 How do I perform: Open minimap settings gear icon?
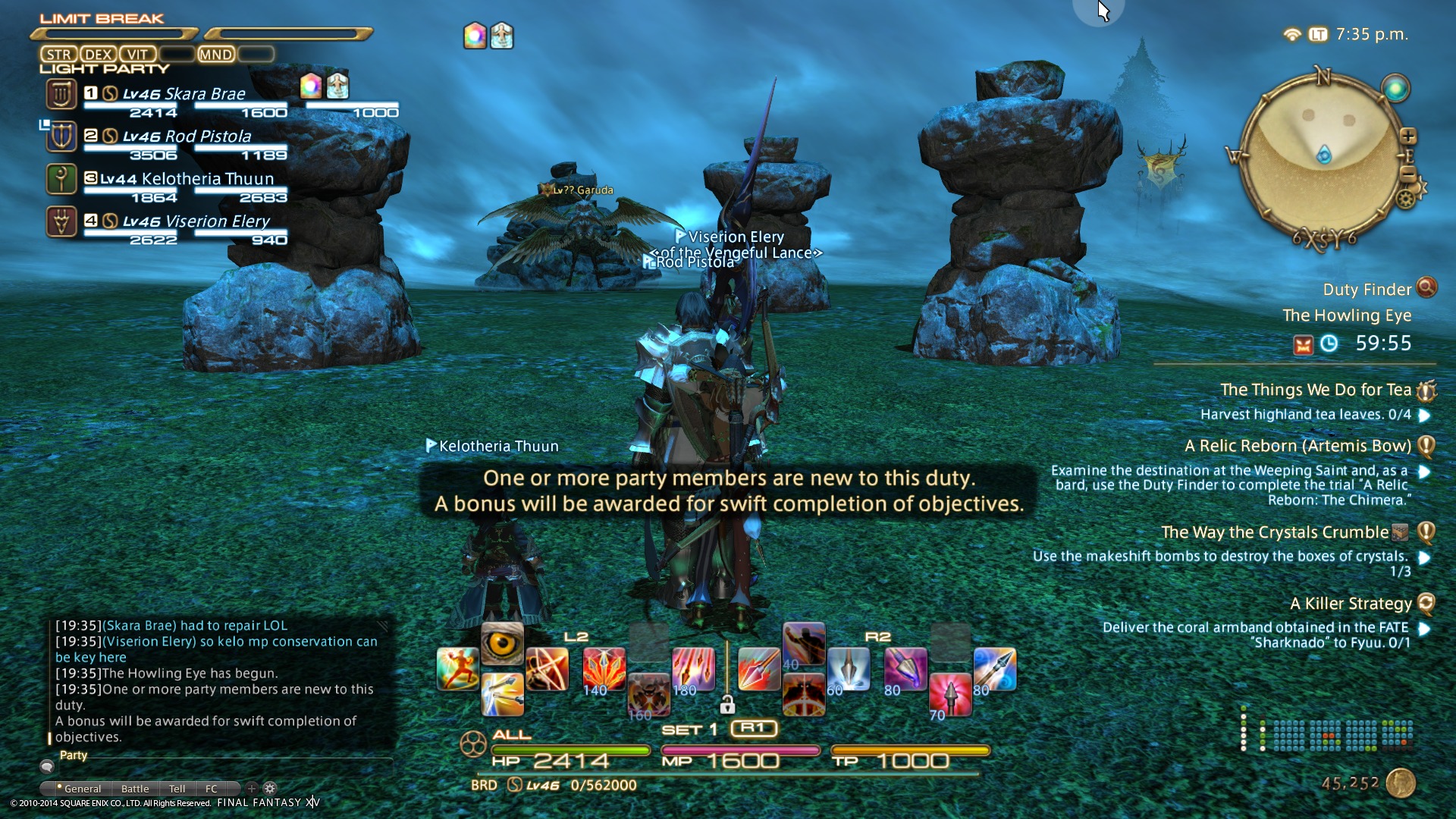point(1405,199)
